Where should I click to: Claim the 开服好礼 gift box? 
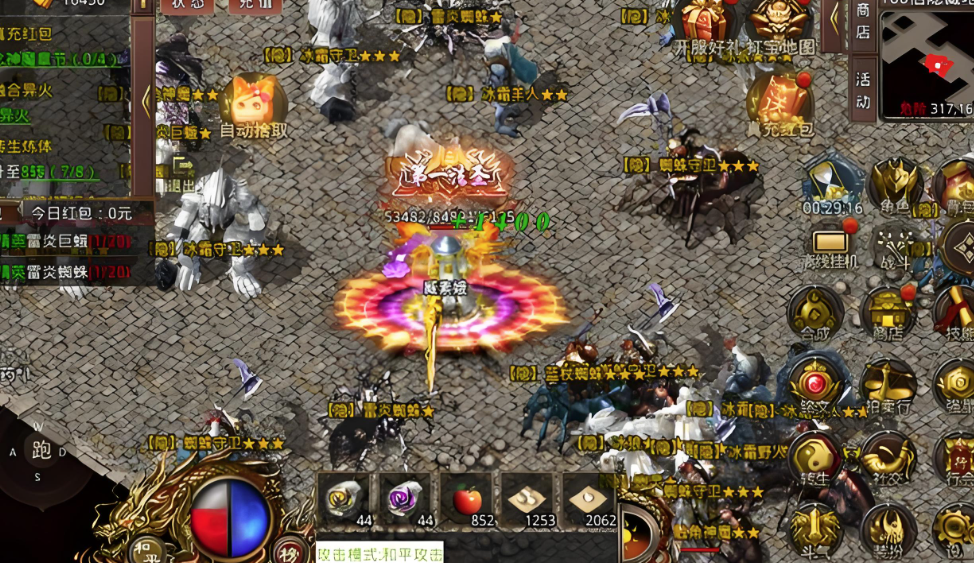pos(708,24)
